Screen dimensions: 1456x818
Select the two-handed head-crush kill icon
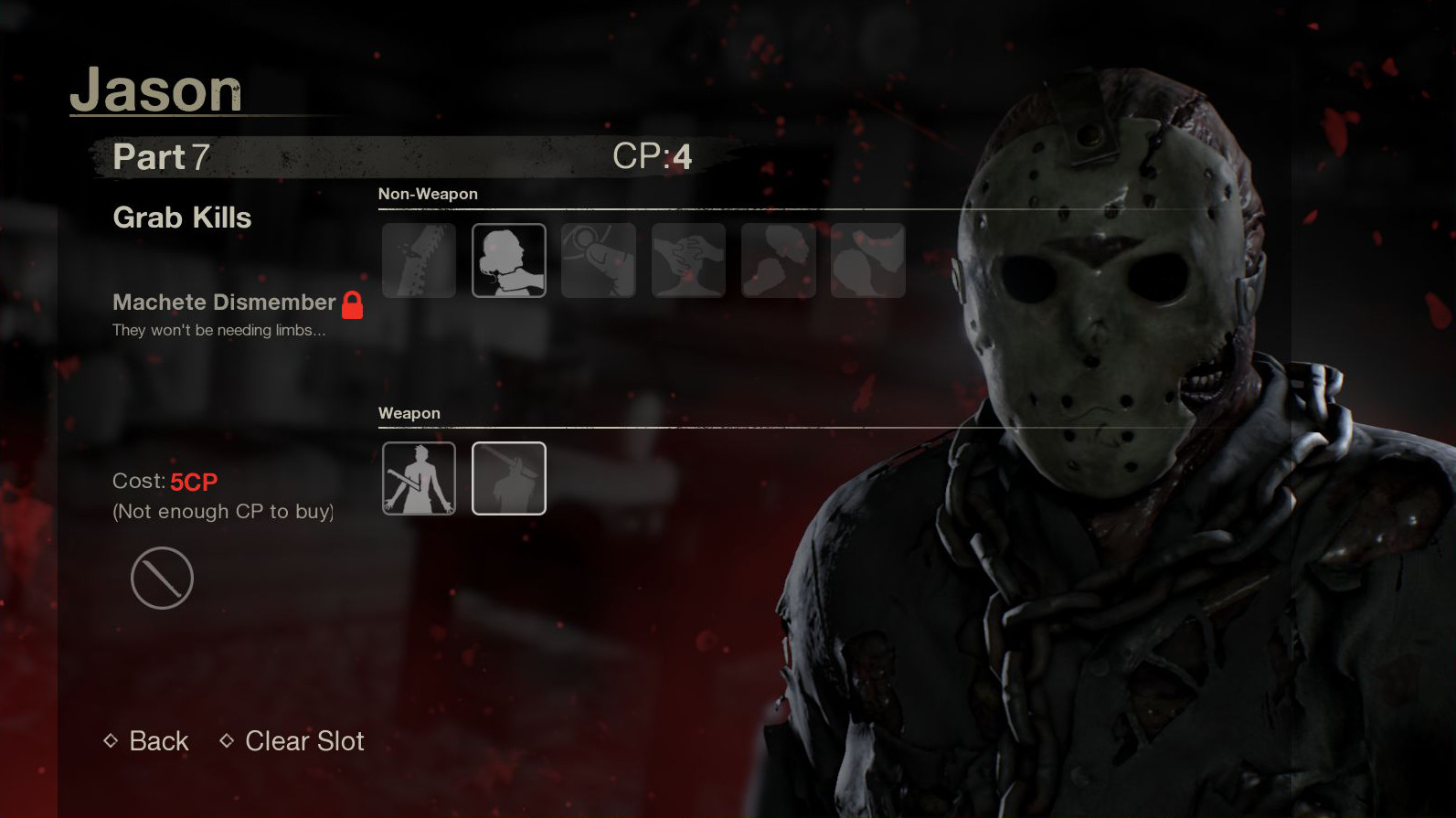point(688,260)
